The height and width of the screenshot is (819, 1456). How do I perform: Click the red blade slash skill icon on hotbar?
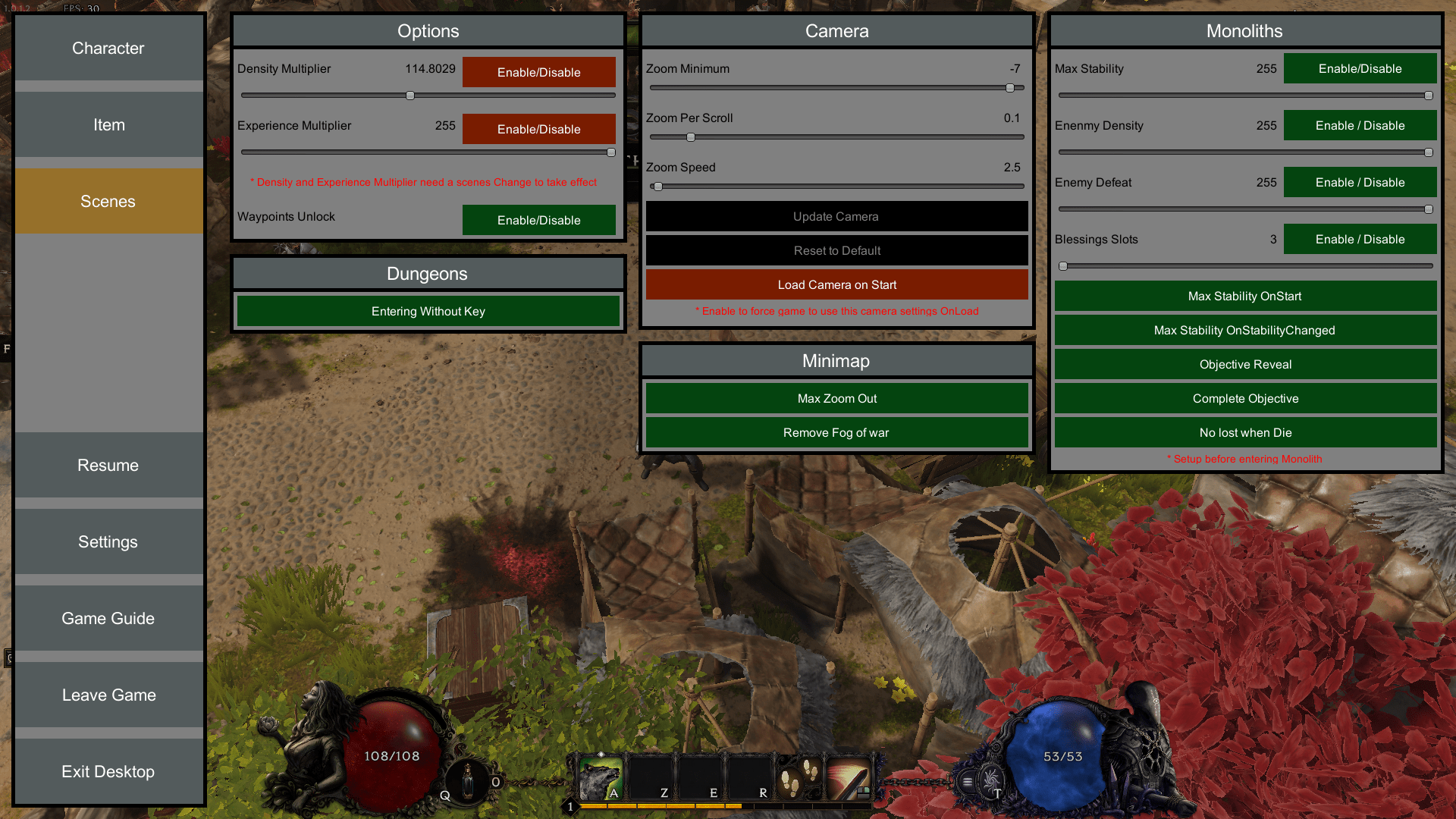point(852,780)
